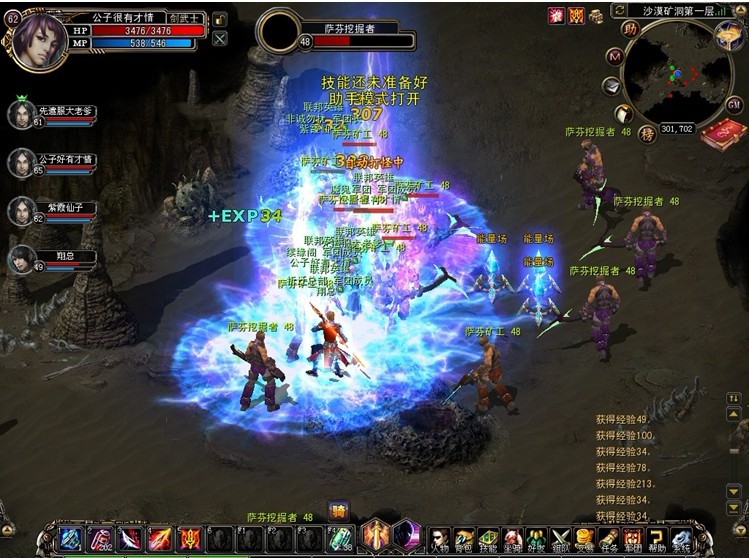Open the 榜 ranking button
Image resolution: width=749 pixels, height=558 pixels.
pyautogui.click(x=647, y=133)
